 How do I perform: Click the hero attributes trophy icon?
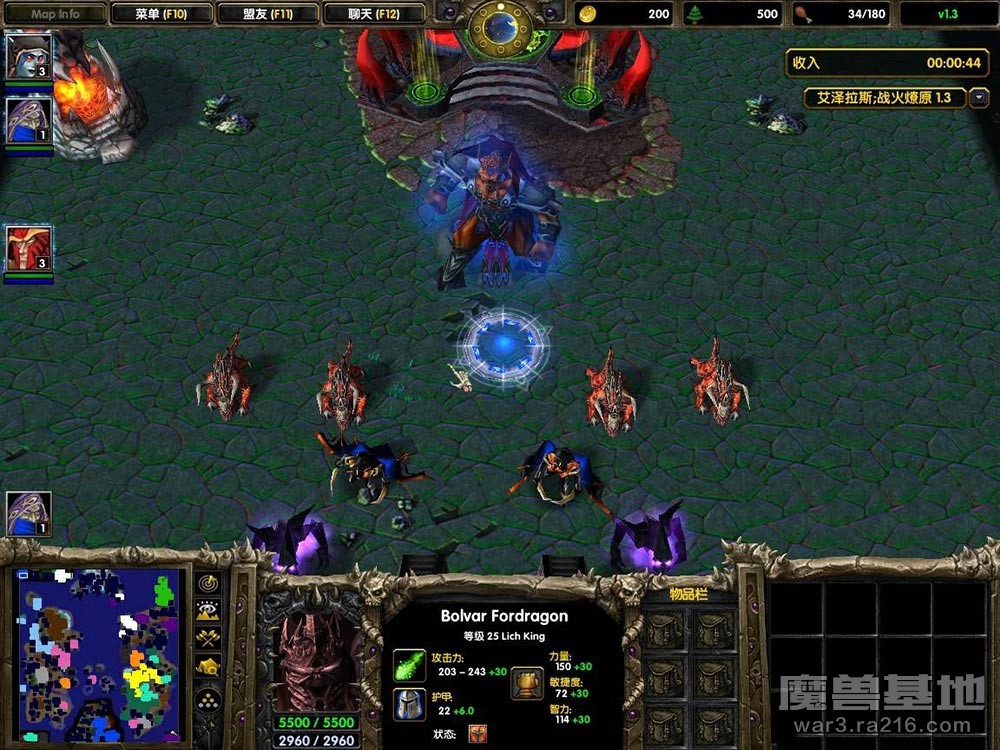tap(527, 682)
